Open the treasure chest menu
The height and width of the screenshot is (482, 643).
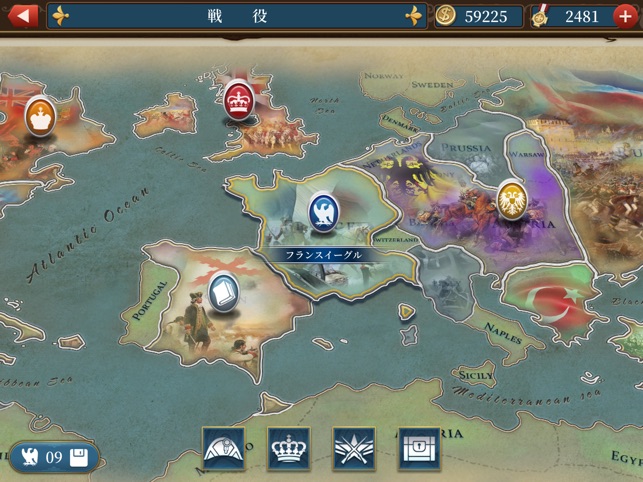click(419, 449)
